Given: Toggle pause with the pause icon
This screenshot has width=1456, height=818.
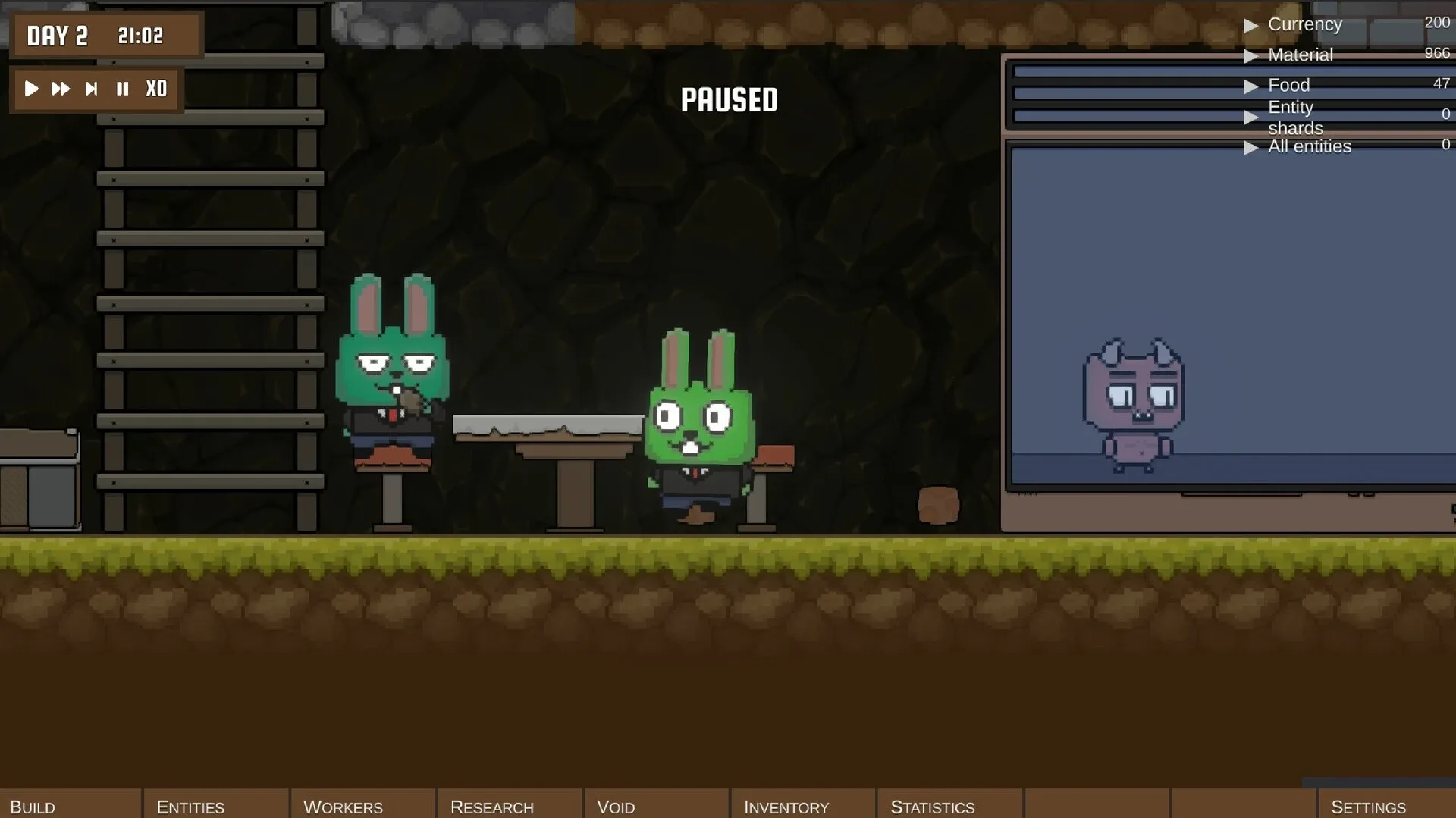Looking at the screenshot, I should click(122, 89).
